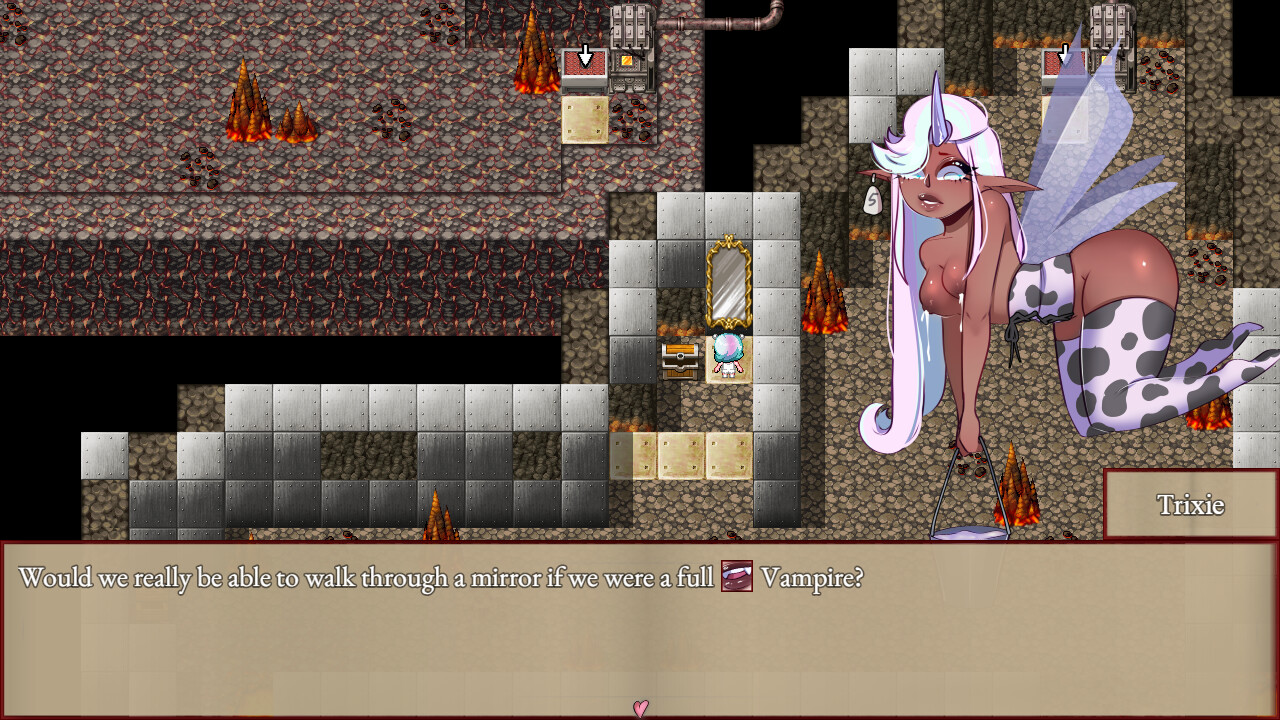Select the player character sprite below the mirror
Screen dimensions: 1280x720
[x=726, y=357]
